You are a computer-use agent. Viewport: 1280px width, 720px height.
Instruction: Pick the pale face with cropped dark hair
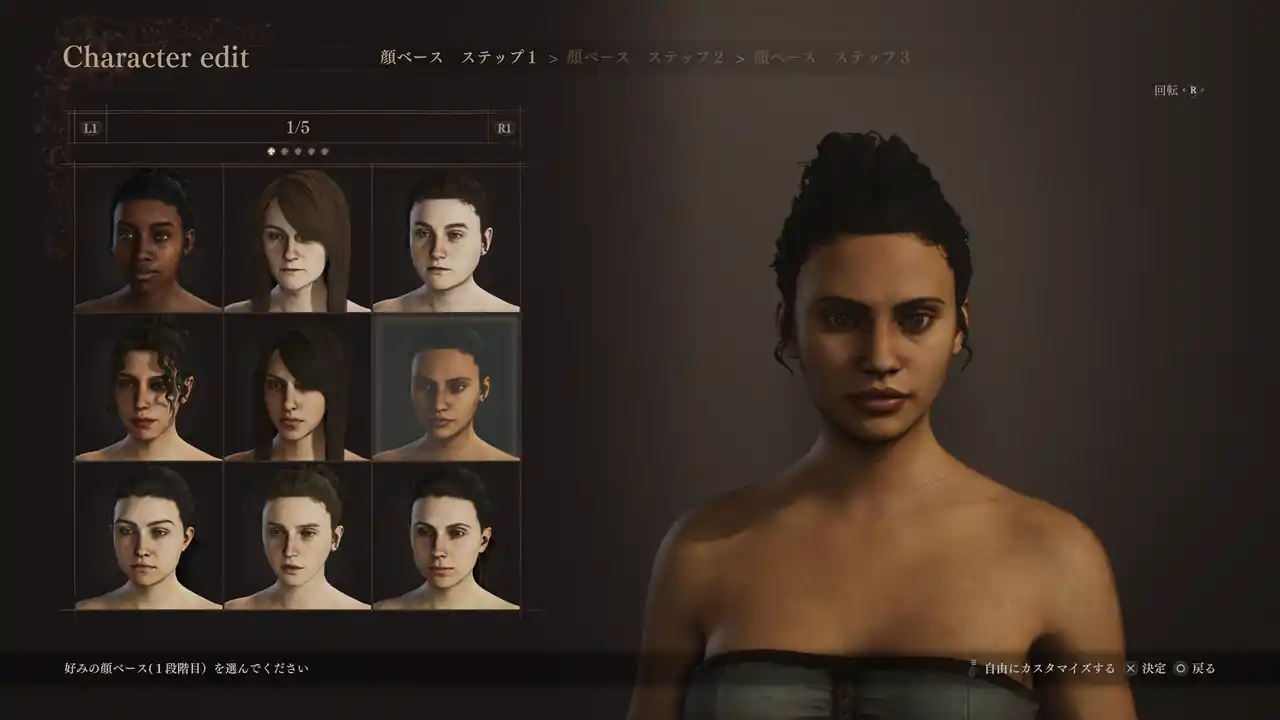446,240
